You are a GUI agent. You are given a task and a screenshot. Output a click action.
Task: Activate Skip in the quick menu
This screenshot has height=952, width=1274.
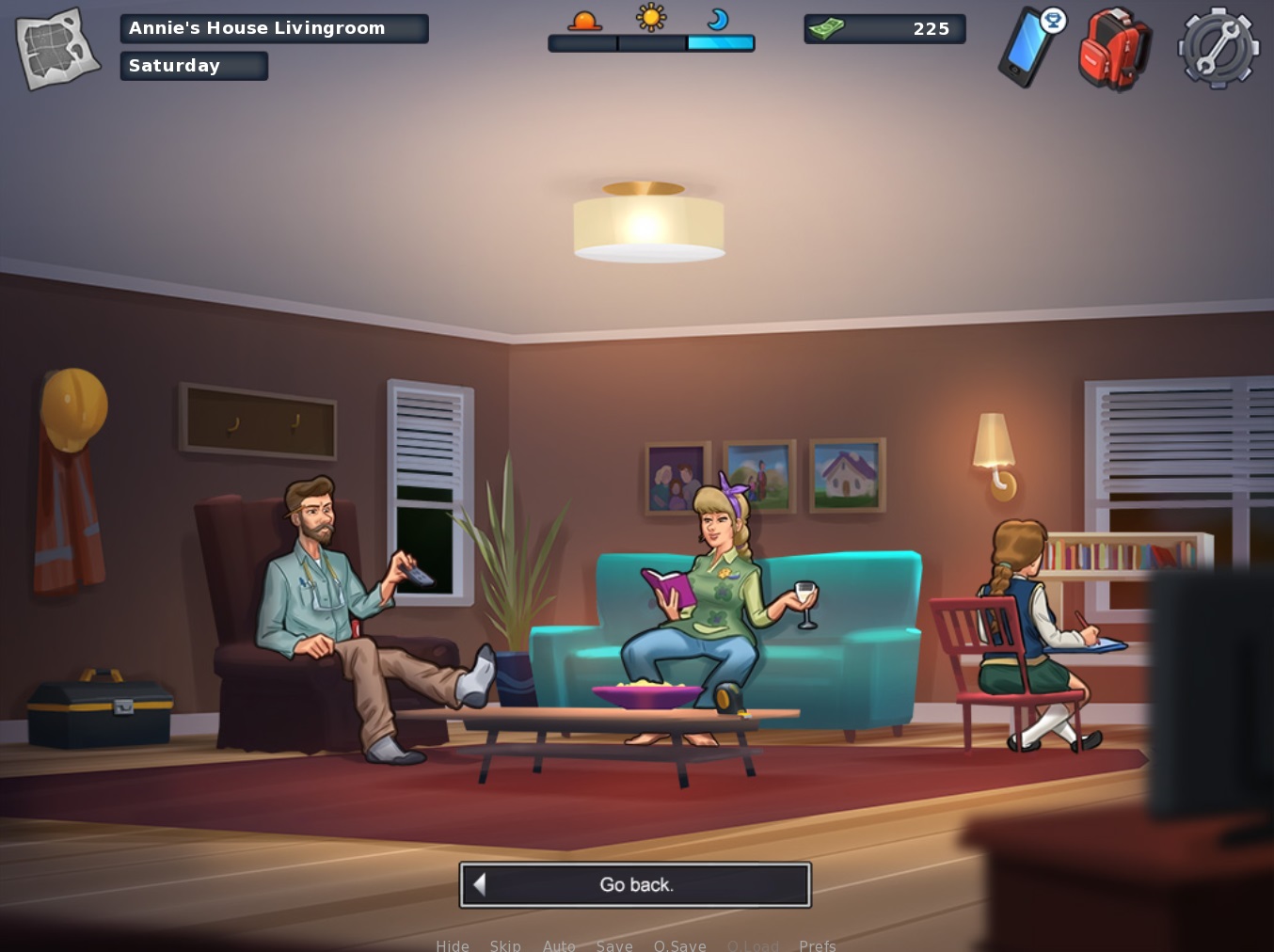(505, 944)
